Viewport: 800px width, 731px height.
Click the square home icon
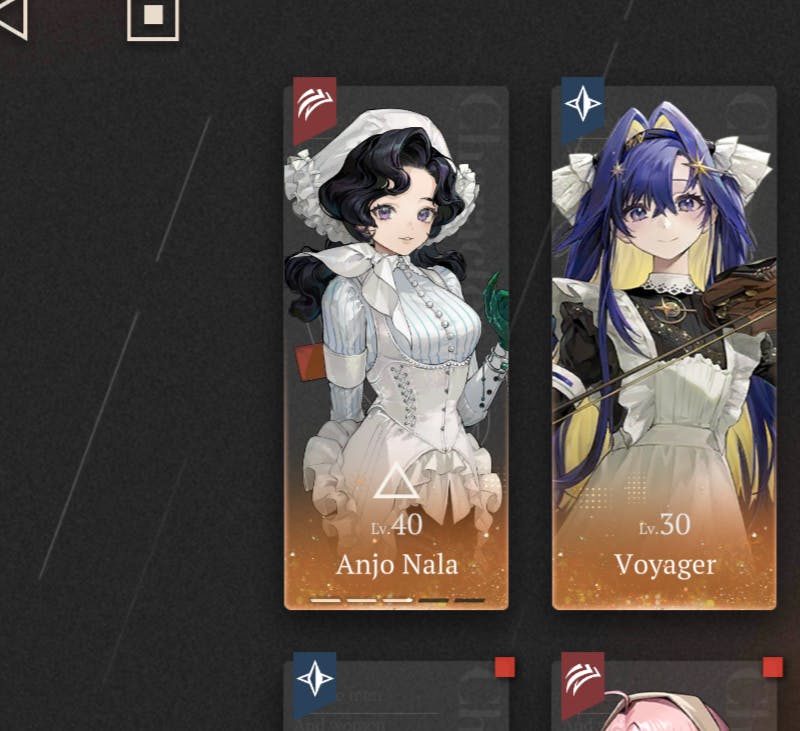[153, 17]
